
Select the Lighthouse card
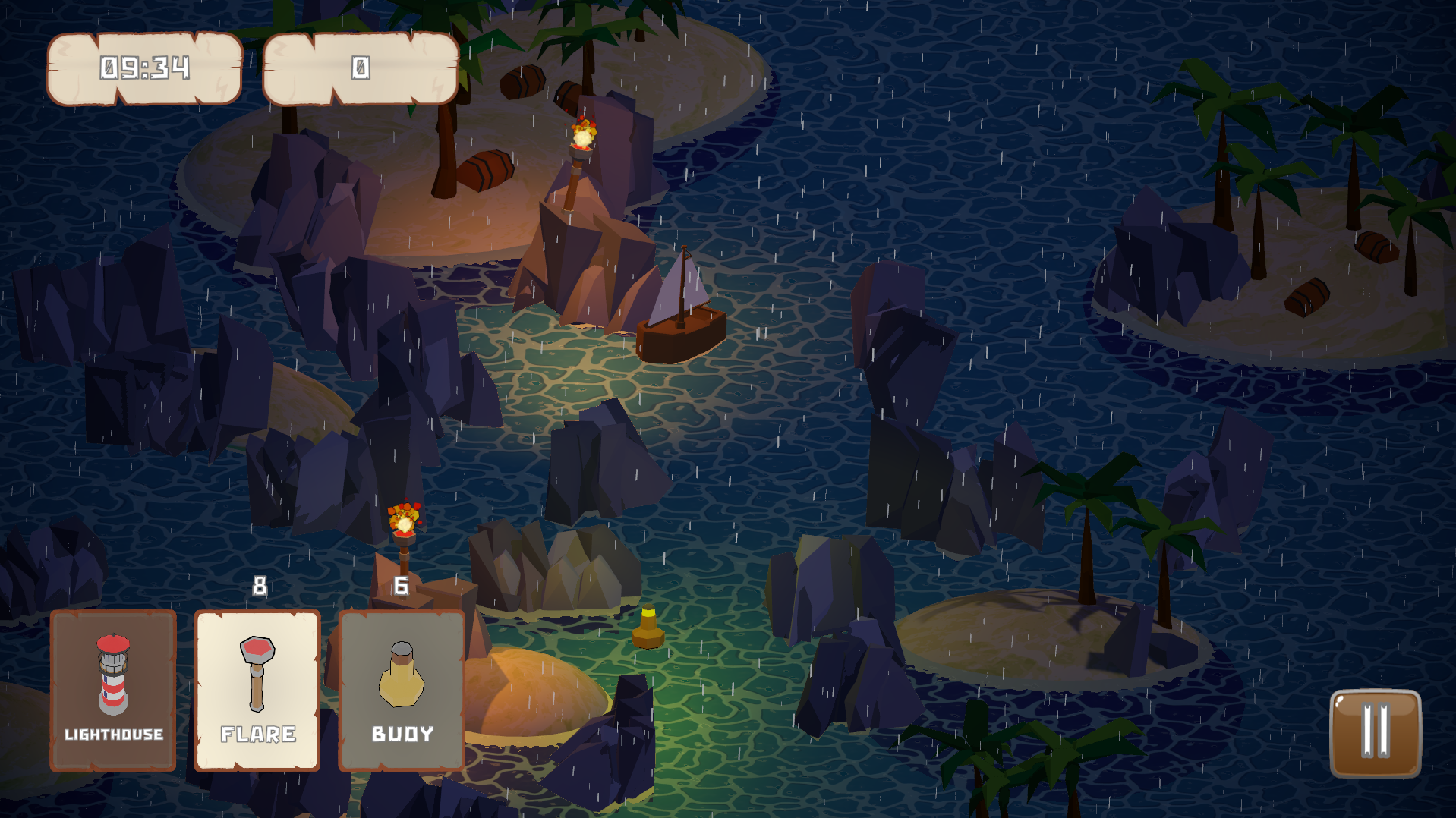click(113, 690)
